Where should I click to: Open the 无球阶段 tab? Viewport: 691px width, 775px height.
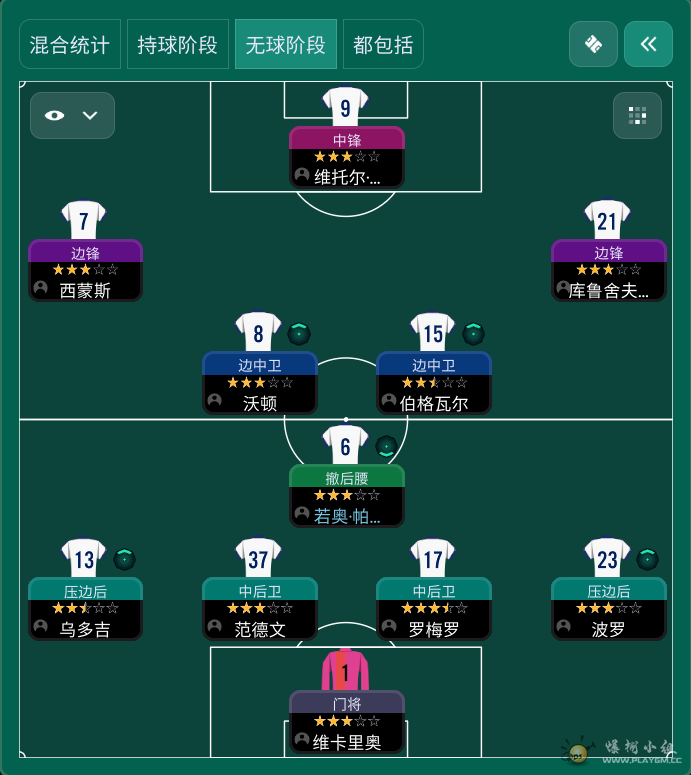point(286,45)
